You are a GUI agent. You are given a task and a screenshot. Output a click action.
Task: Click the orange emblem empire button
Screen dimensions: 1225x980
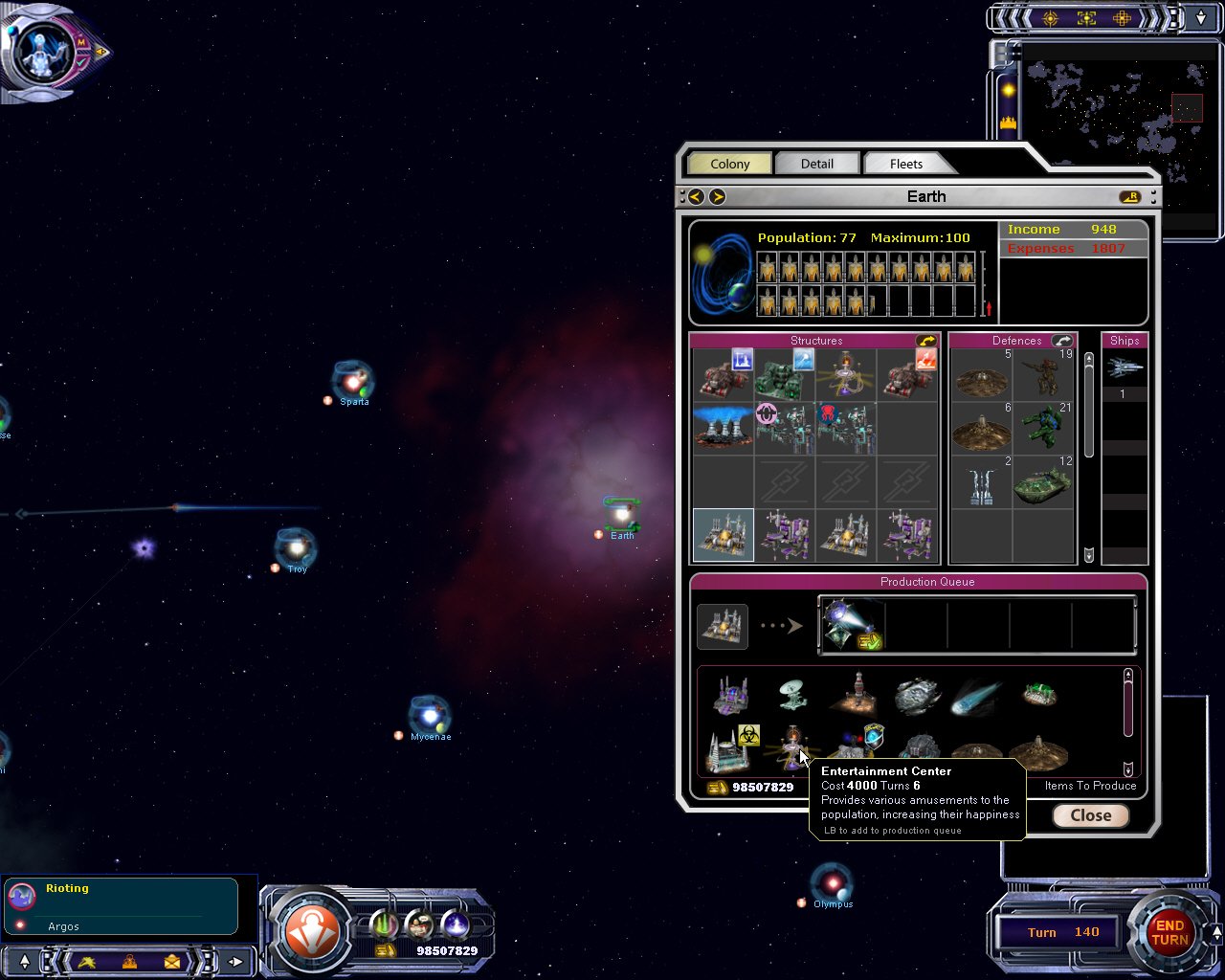click(x=312, y=931)
